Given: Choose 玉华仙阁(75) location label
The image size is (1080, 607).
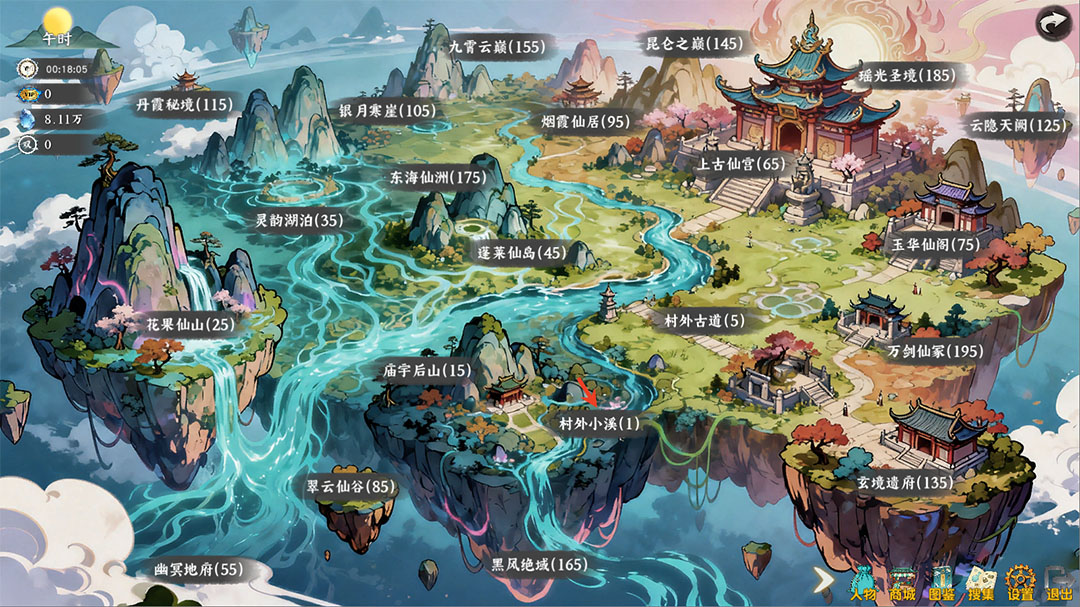Looking at the screenshot, I should [x=936, y=244].
